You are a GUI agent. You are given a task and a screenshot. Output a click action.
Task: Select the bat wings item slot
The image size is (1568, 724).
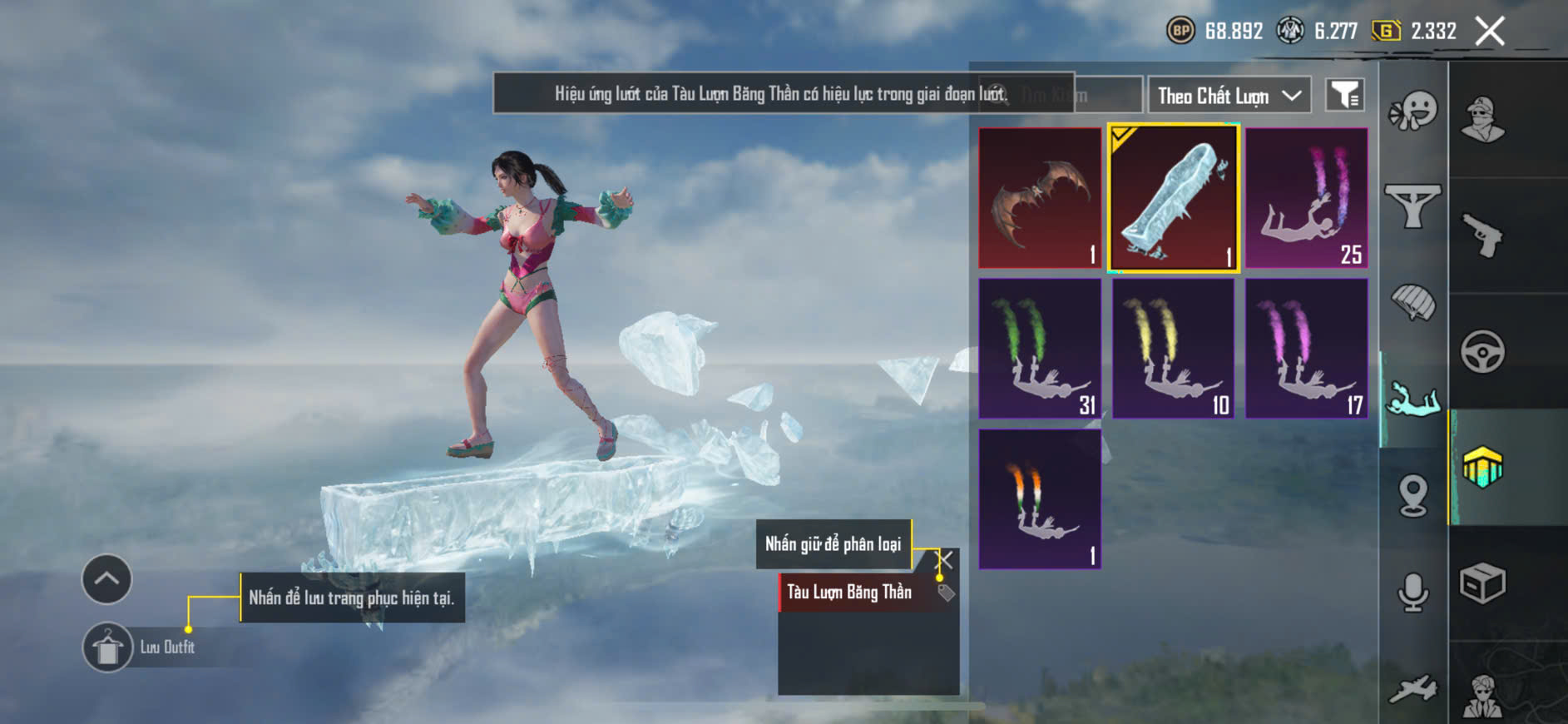coord(1040,198)
